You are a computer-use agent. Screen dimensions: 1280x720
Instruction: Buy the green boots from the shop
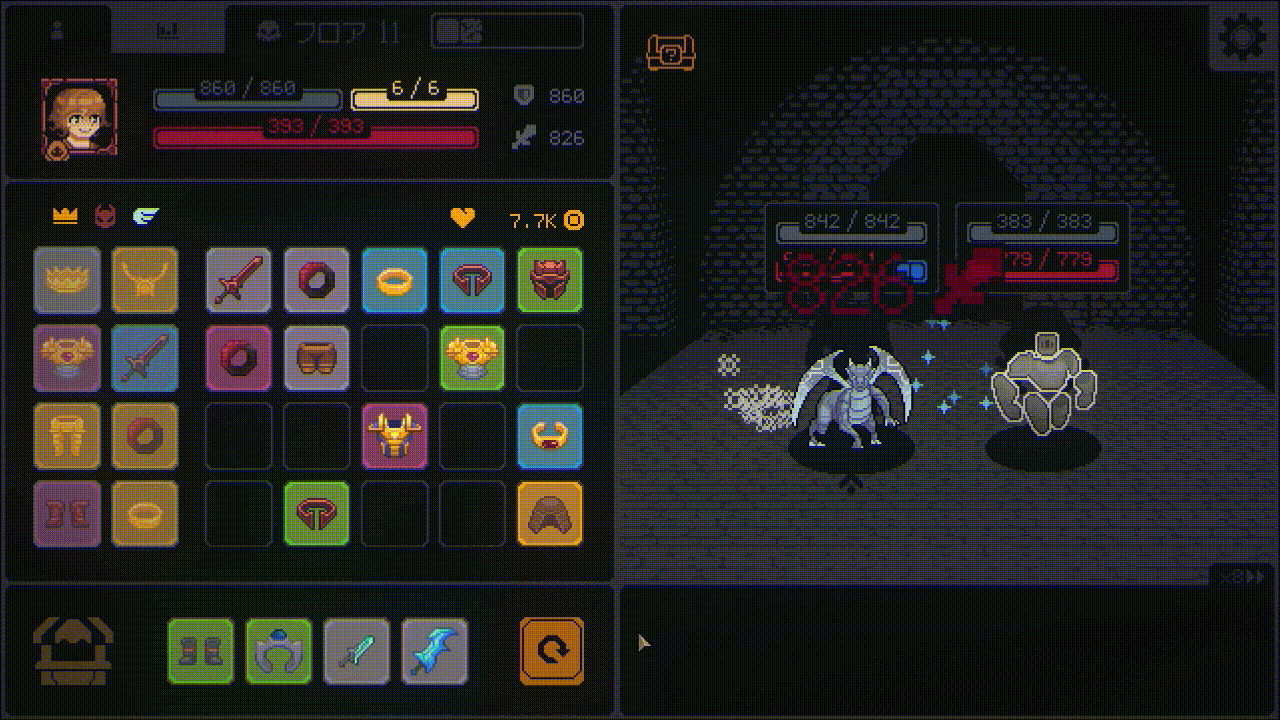tap(200, 650)
